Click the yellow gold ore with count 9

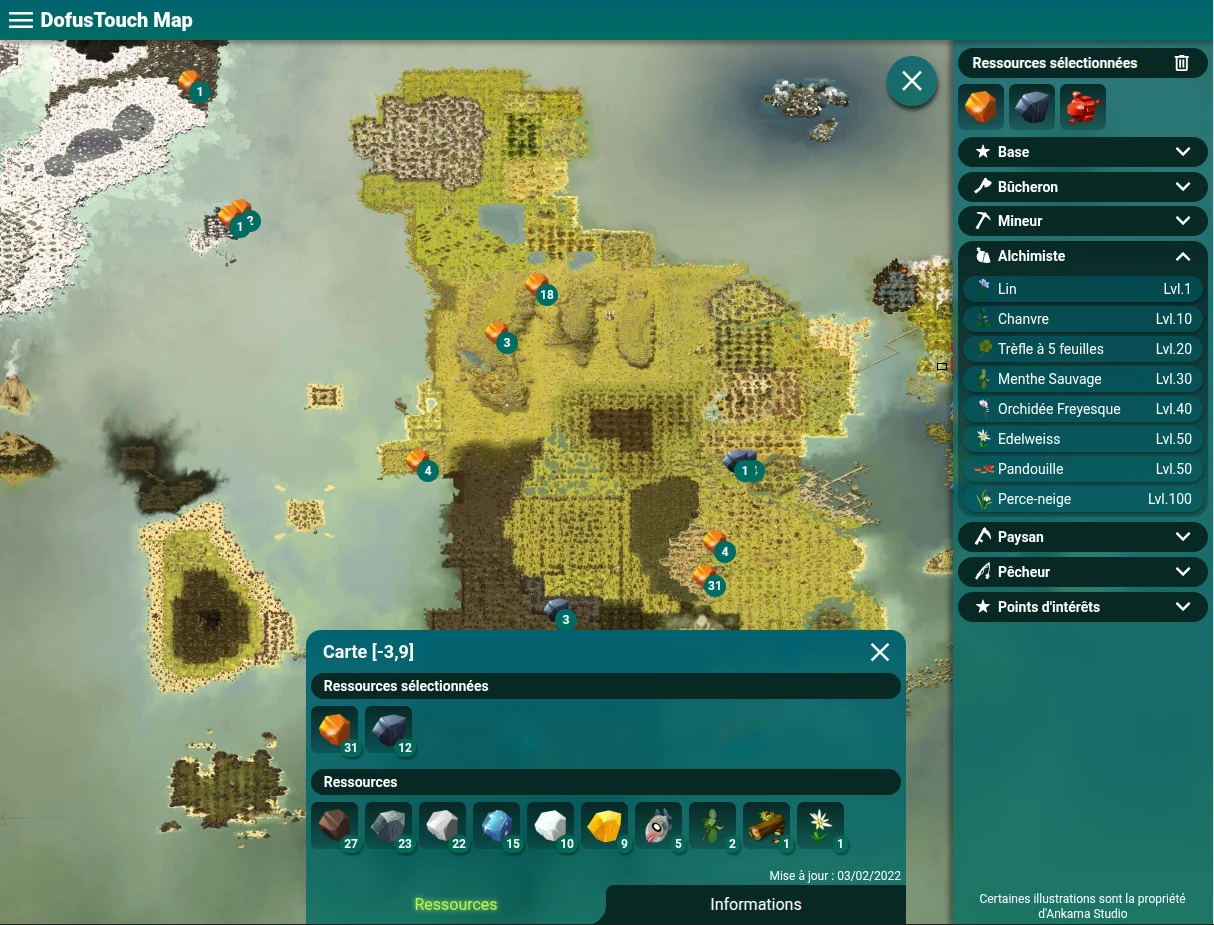604,826
